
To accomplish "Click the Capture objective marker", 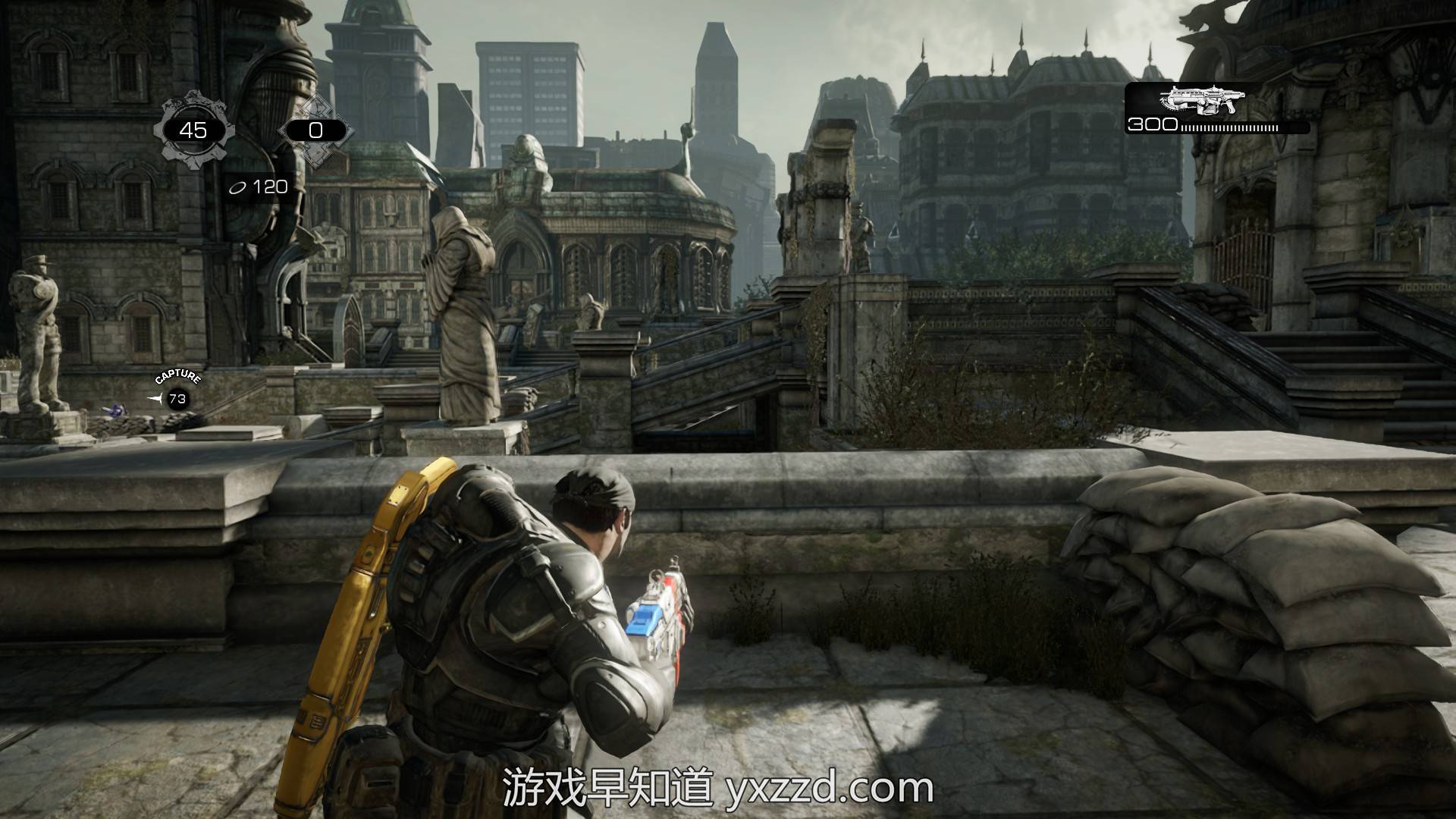I will (x=177, y=397).
